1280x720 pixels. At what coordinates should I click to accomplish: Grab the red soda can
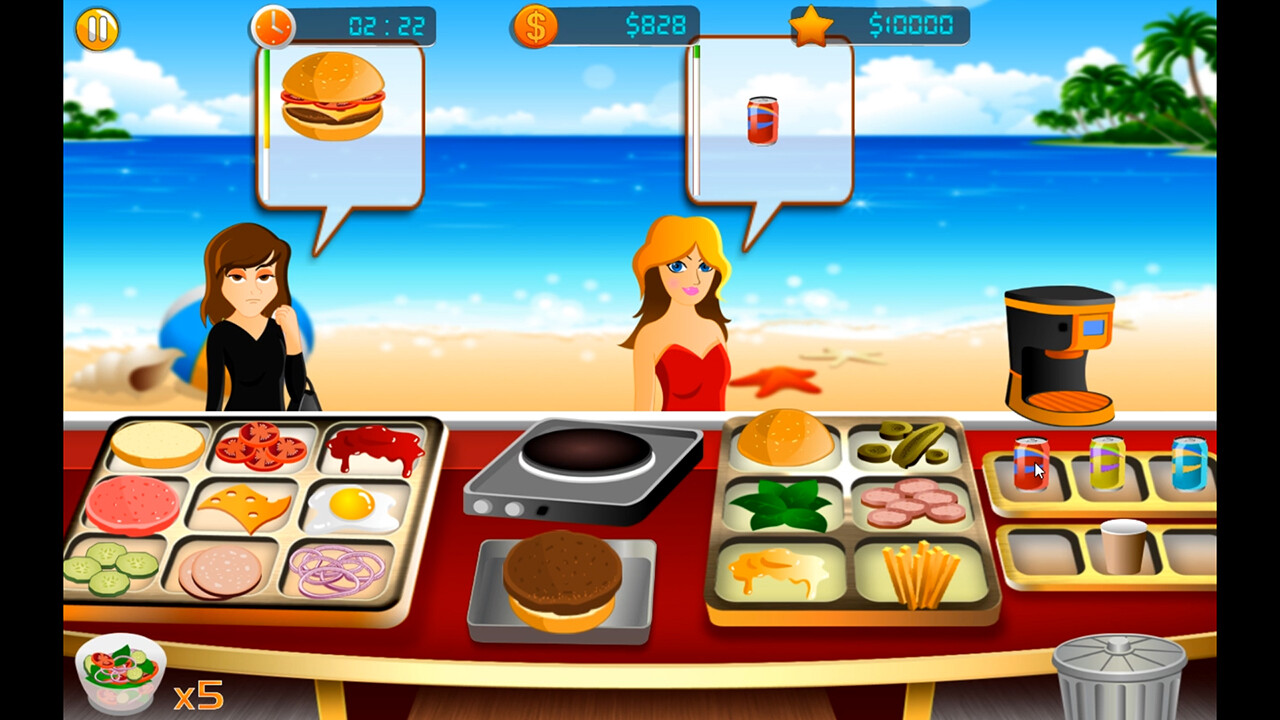tap(1030, 465)
